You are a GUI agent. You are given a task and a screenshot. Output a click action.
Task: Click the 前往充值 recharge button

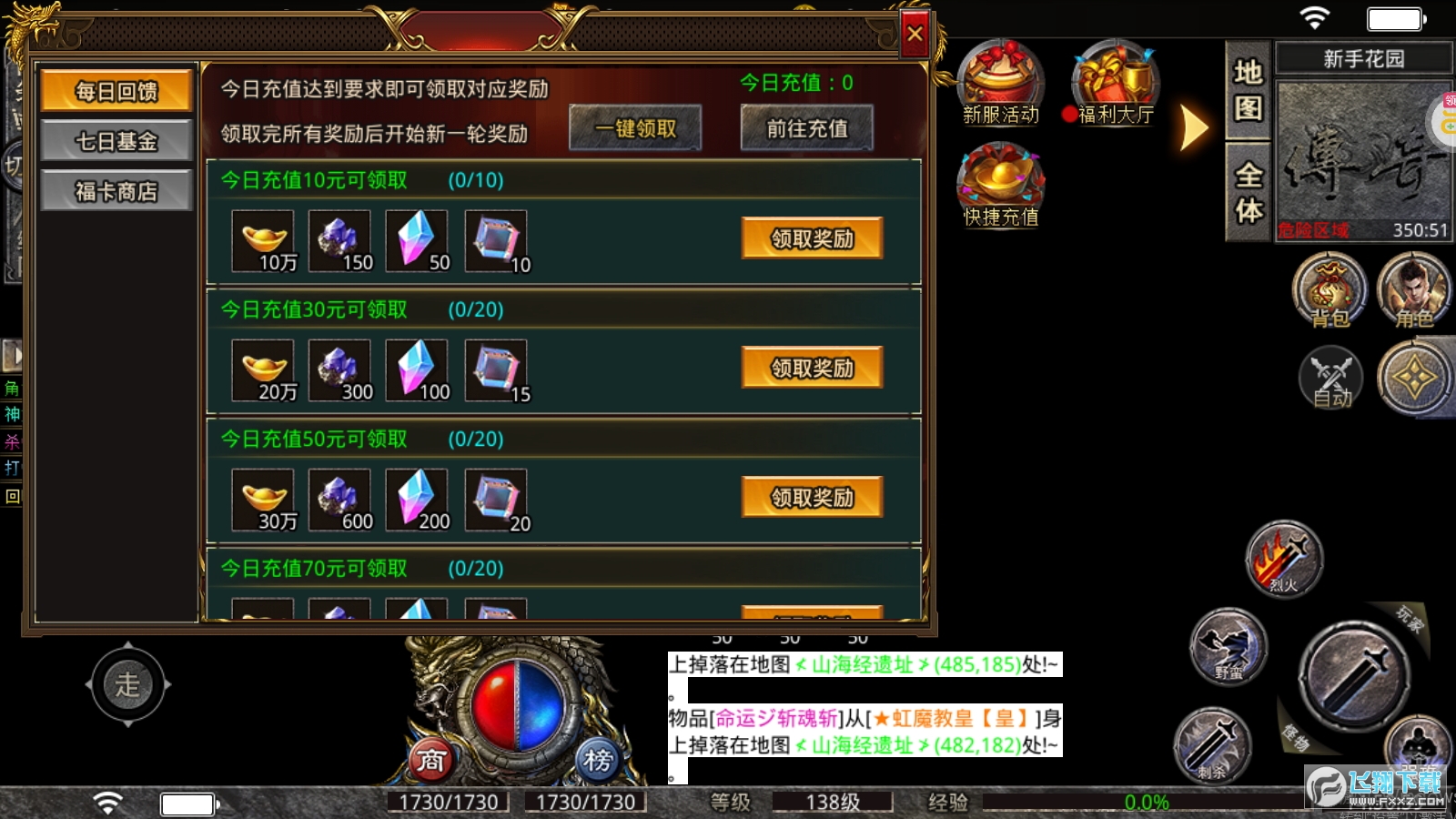805,128
